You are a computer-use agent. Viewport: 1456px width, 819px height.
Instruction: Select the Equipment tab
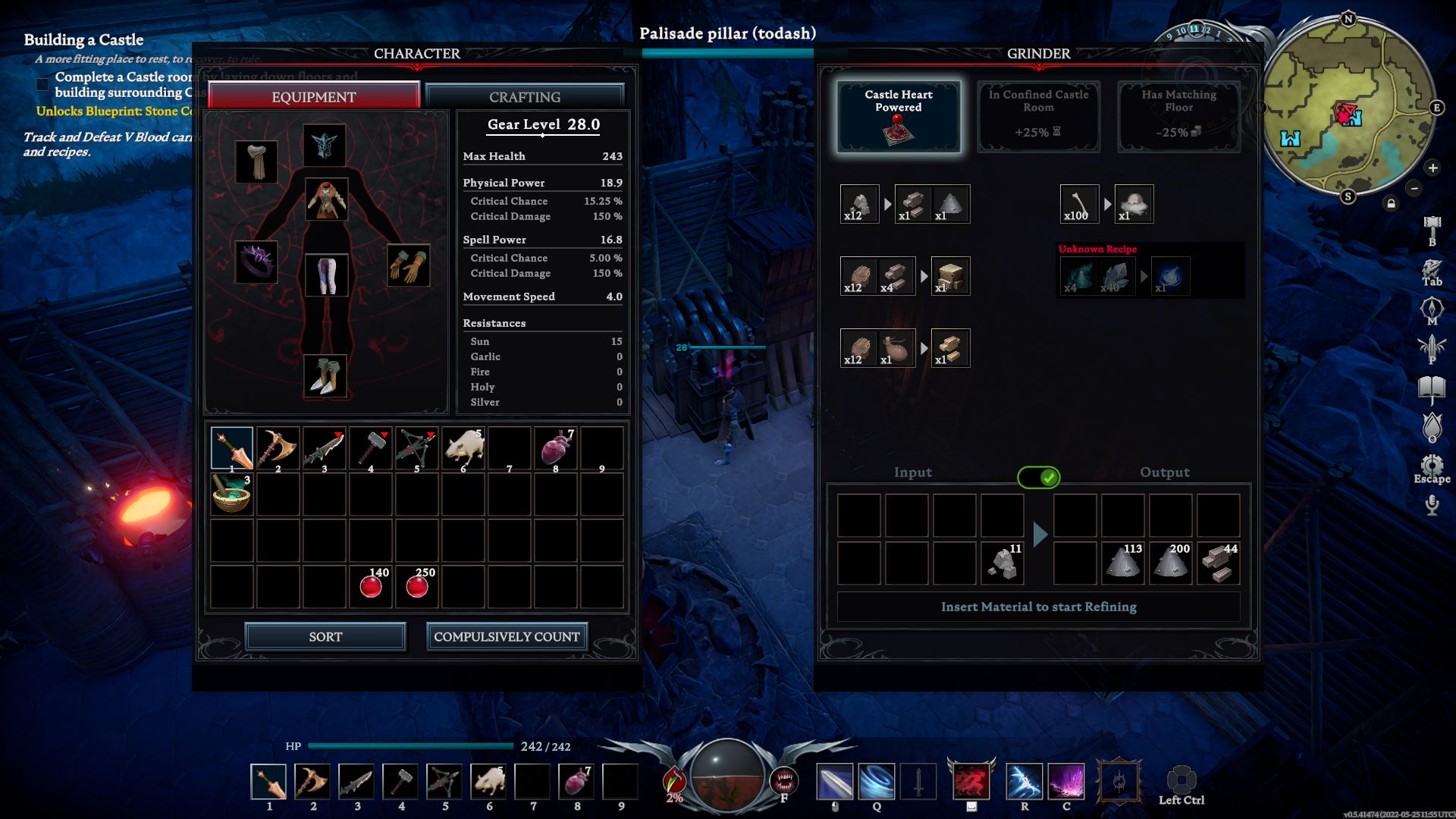click(313, 97)
